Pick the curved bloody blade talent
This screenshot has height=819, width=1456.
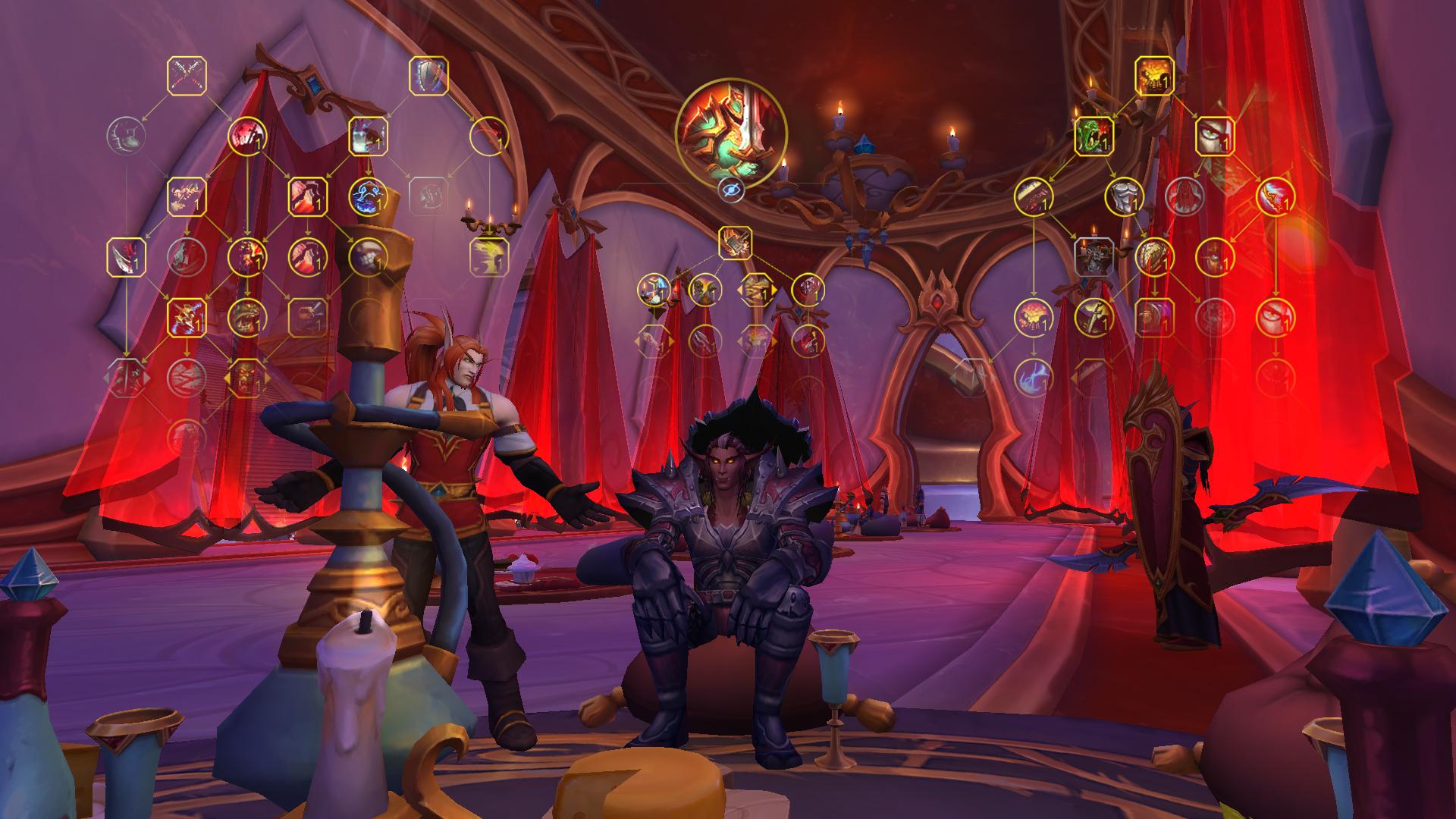coord(126,257)
